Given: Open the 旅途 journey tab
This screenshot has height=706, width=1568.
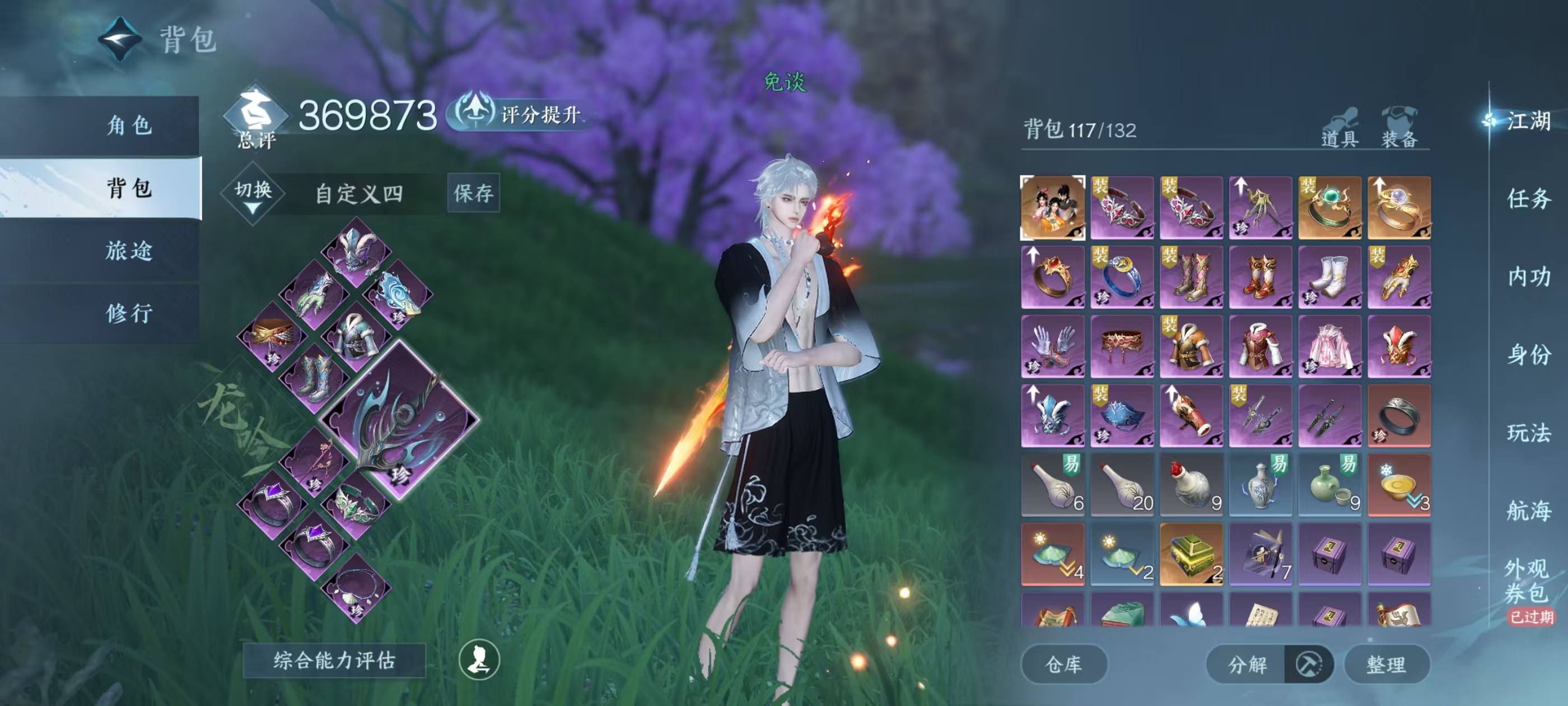Looking at the screenshot, I should (129, 250).
